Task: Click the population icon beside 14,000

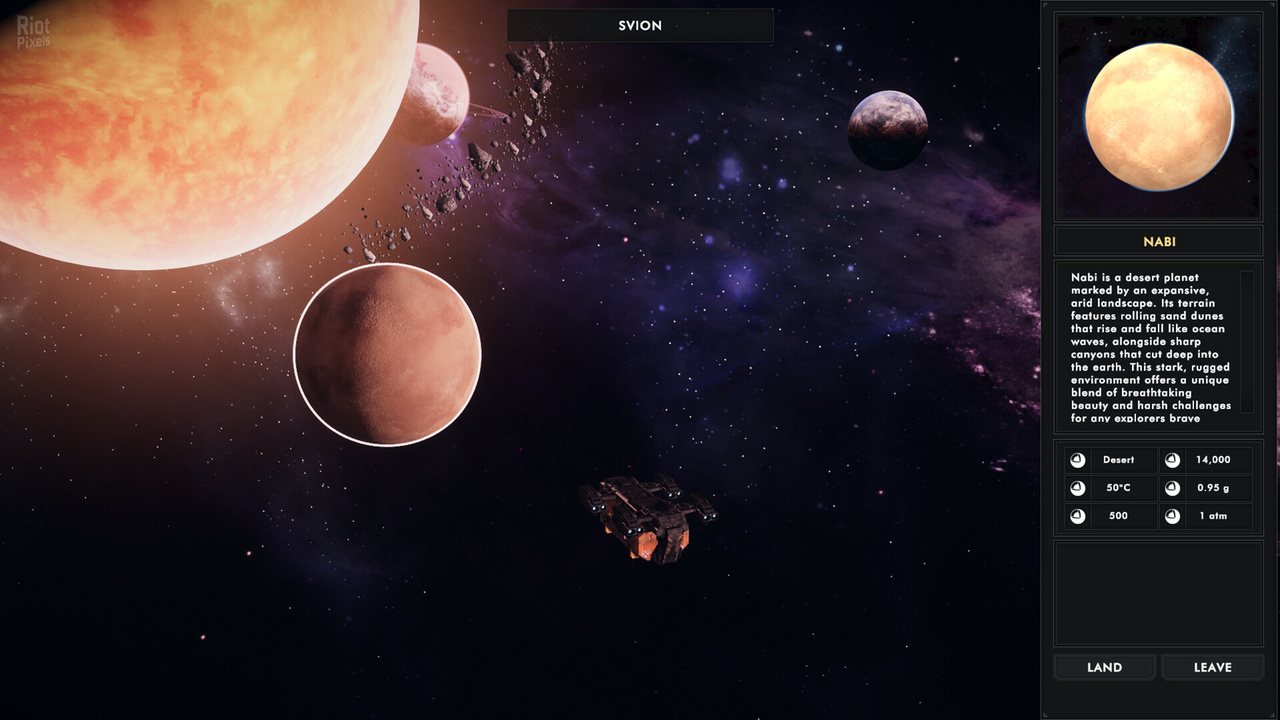Action: 1172,460
